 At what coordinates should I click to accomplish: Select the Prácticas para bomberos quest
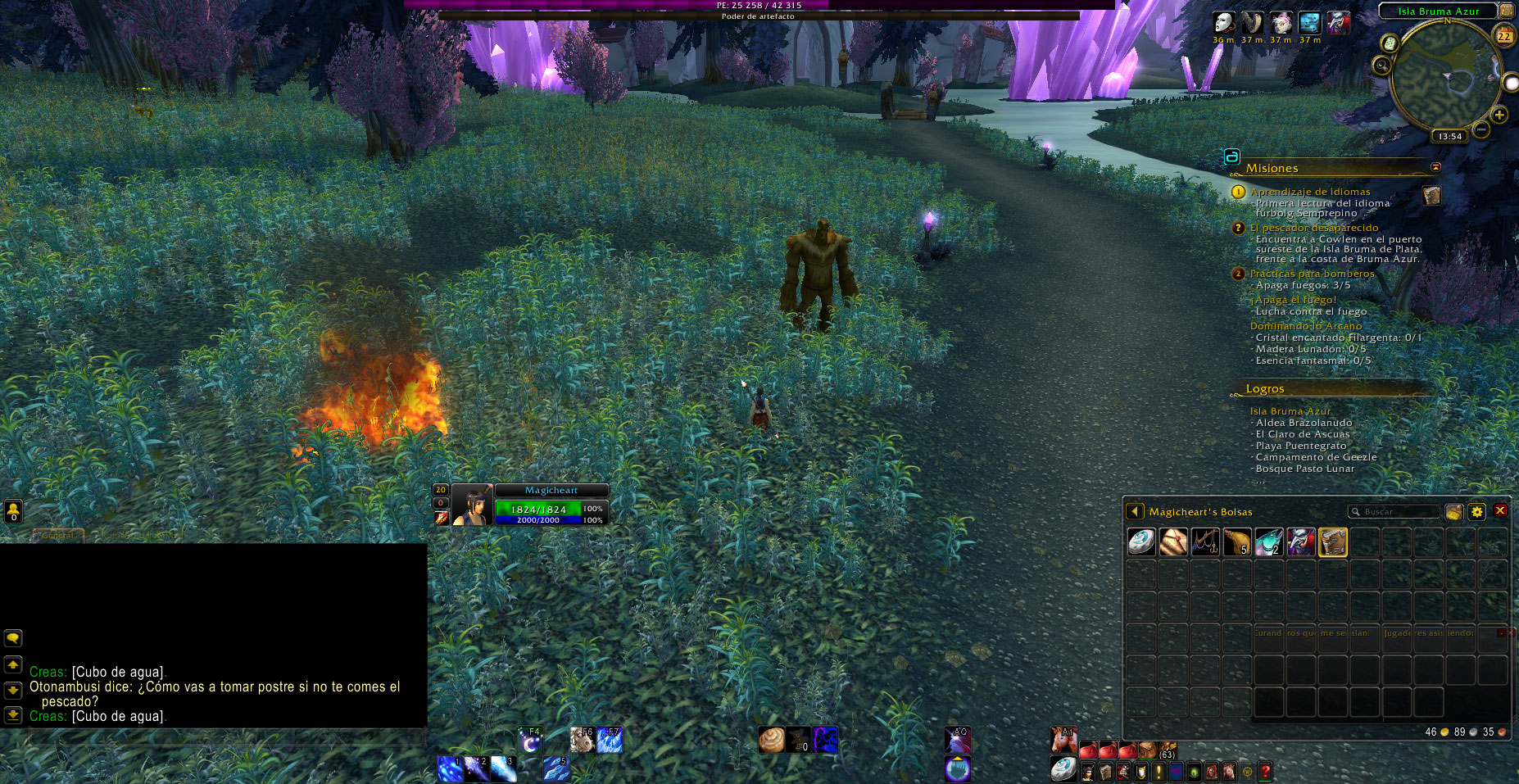click(1312, 274)
